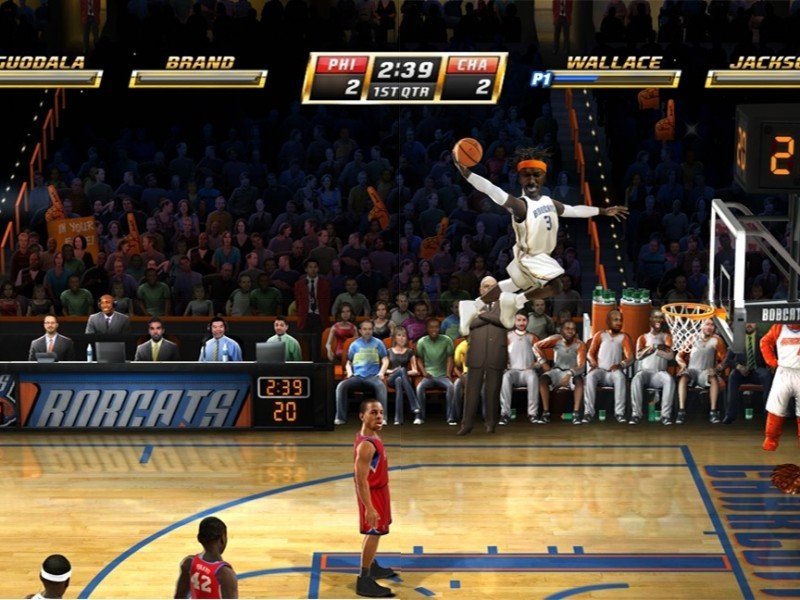Choose the Iguodala nameplate
Image resolution: width=800 pixels, height=600 pixels.
[x=48, y=70]
